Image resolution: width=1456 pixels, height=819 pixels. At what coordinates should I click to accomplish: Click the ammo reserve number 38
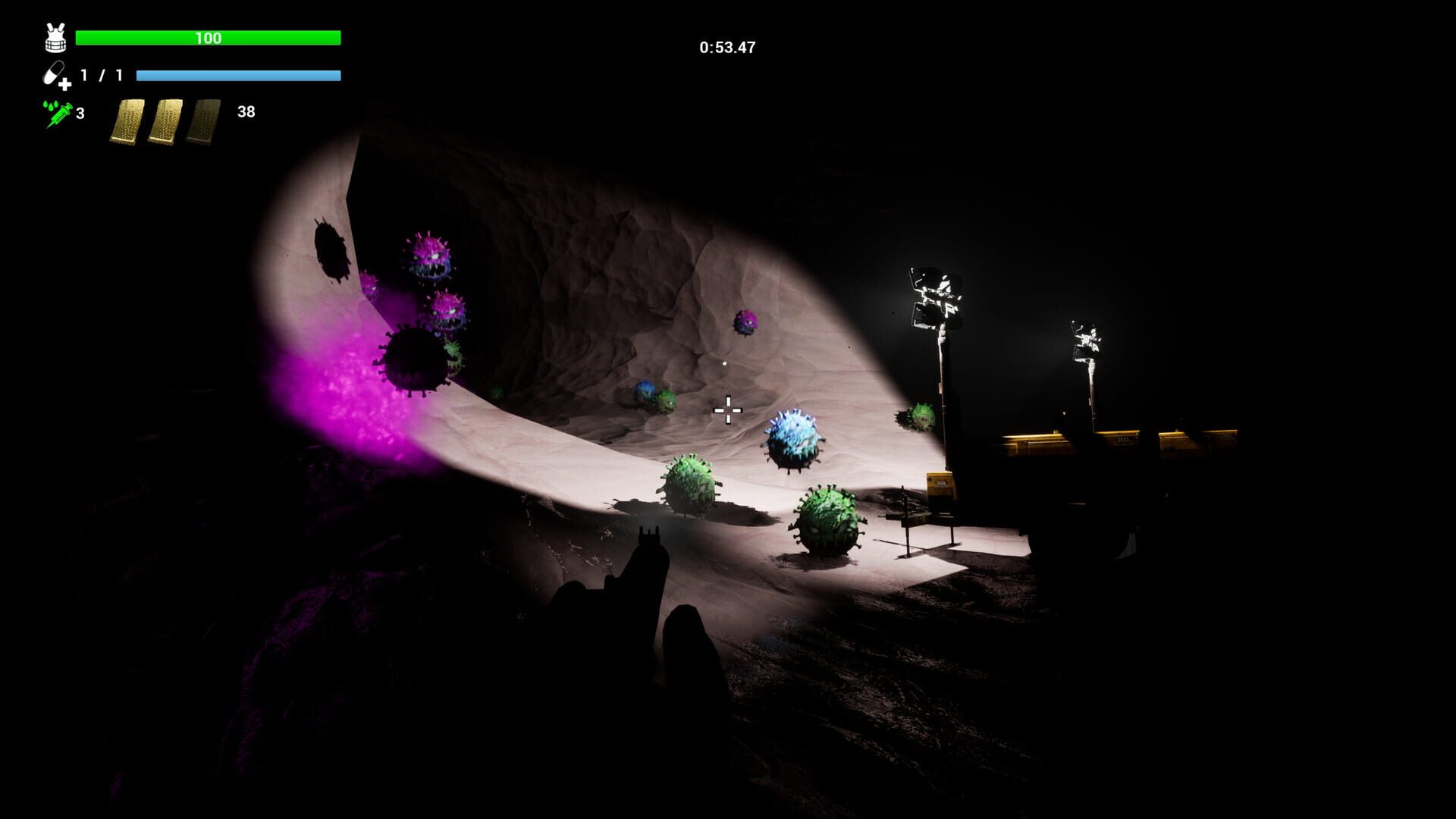coord(246,112)
